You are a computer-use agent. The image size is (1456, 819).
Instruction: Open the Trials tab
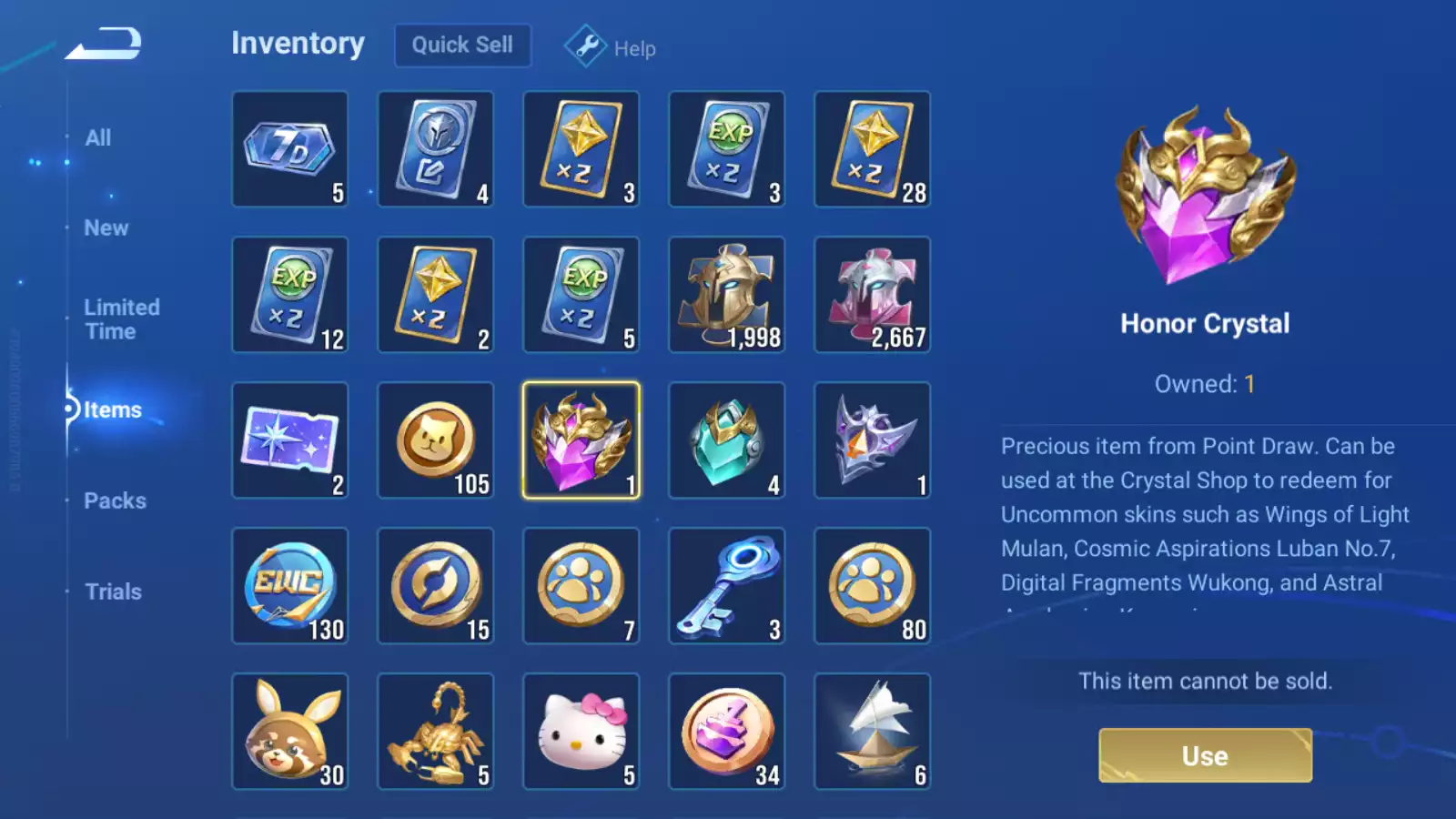point(113,591)
